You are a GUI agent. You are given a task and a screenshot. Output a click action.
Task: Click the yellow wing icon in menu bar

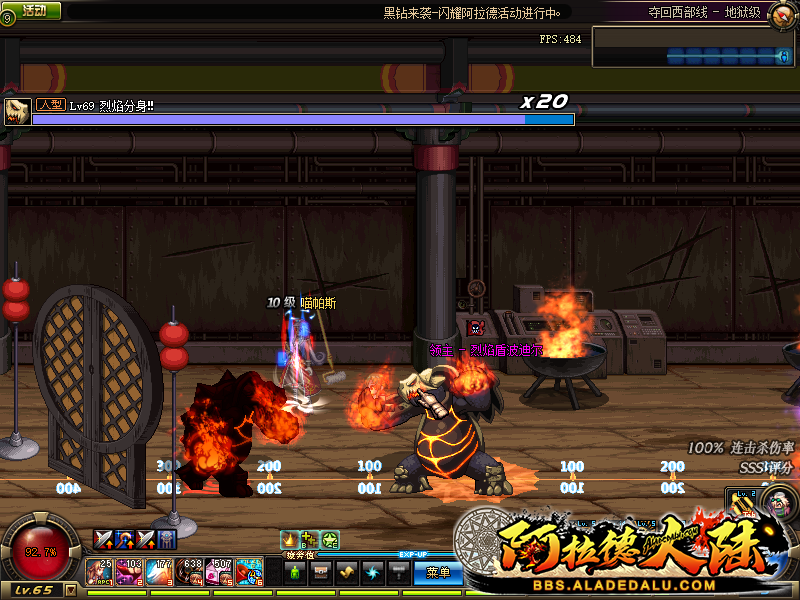click(346, 573)
